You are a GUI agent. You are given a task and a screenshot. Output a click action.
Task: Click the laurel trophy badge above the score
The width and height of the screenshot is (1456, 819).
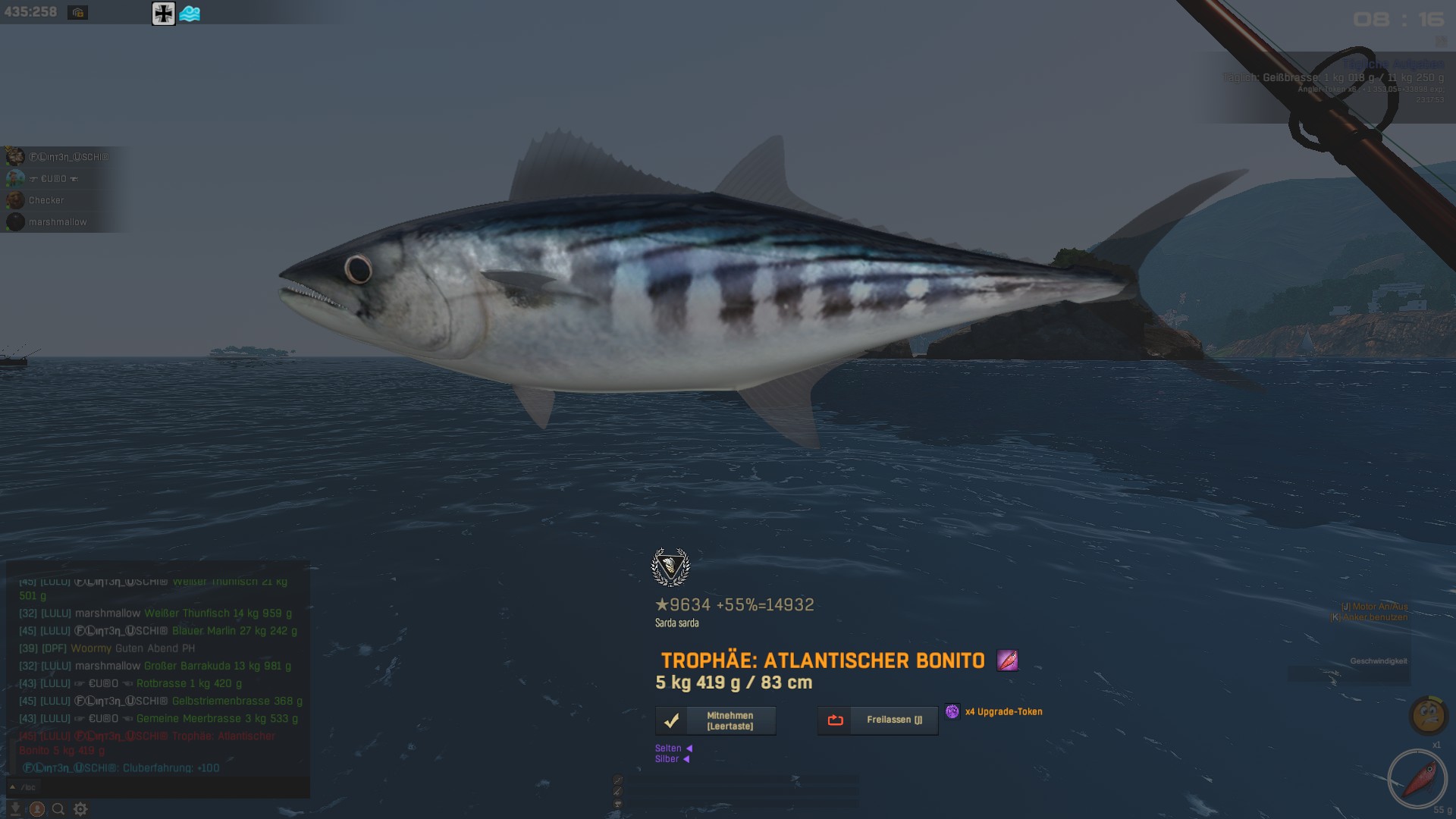tap(670, 567)
